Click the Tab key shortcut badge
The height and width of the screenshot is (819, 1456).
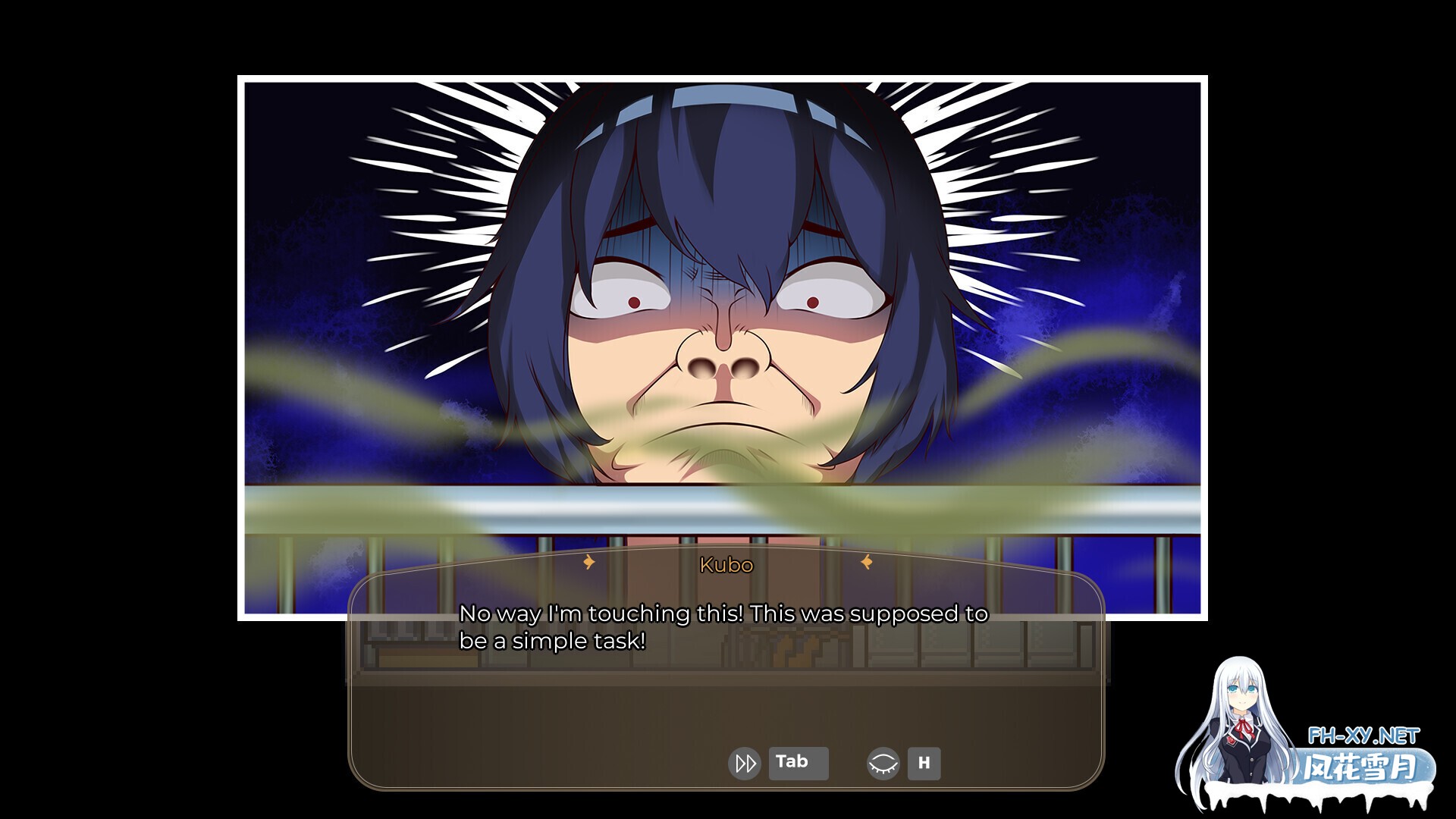pyautogui.click(x=798, y=762)
